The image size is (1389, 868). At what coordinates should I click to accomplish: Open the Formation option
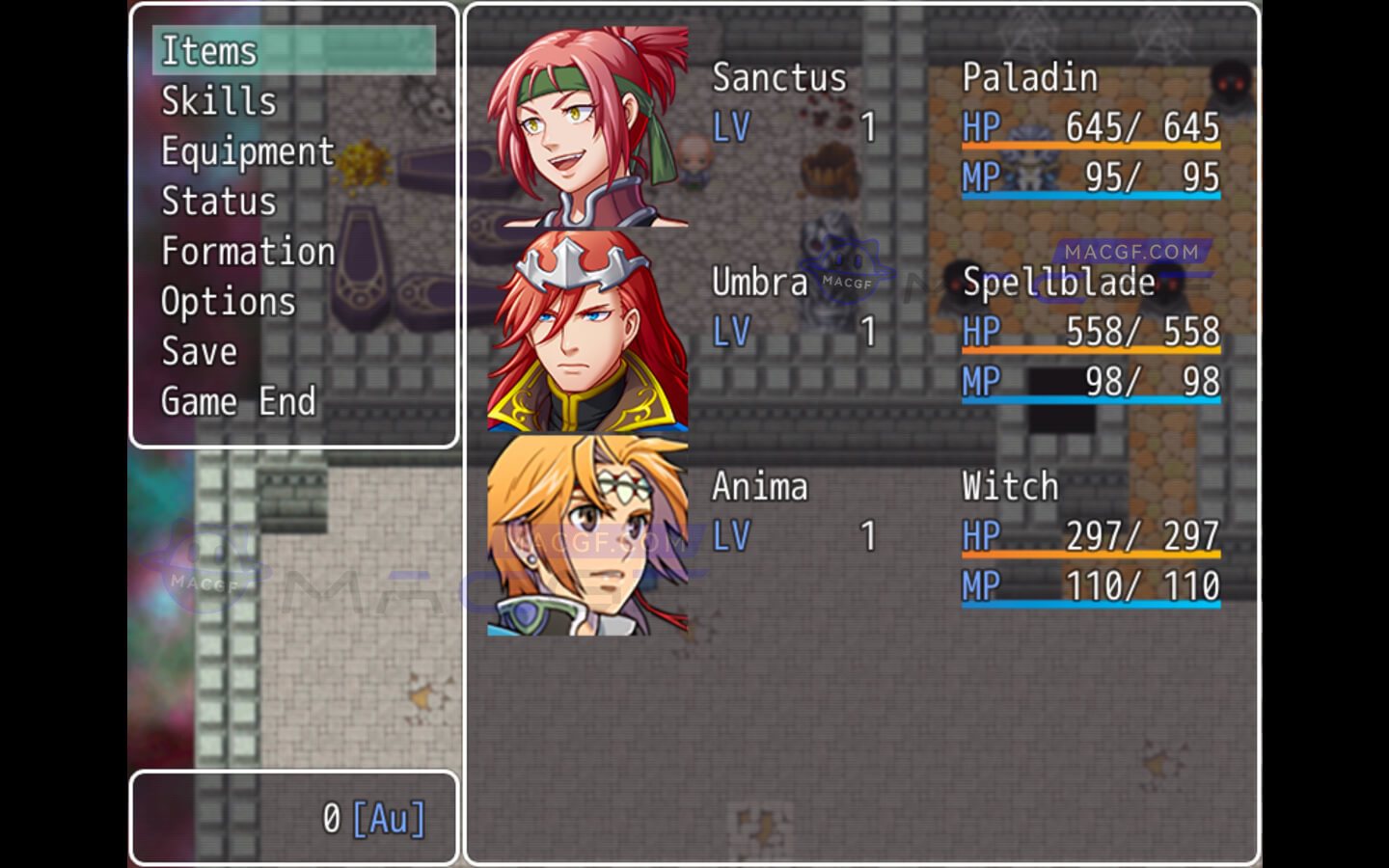coord(248,252)
